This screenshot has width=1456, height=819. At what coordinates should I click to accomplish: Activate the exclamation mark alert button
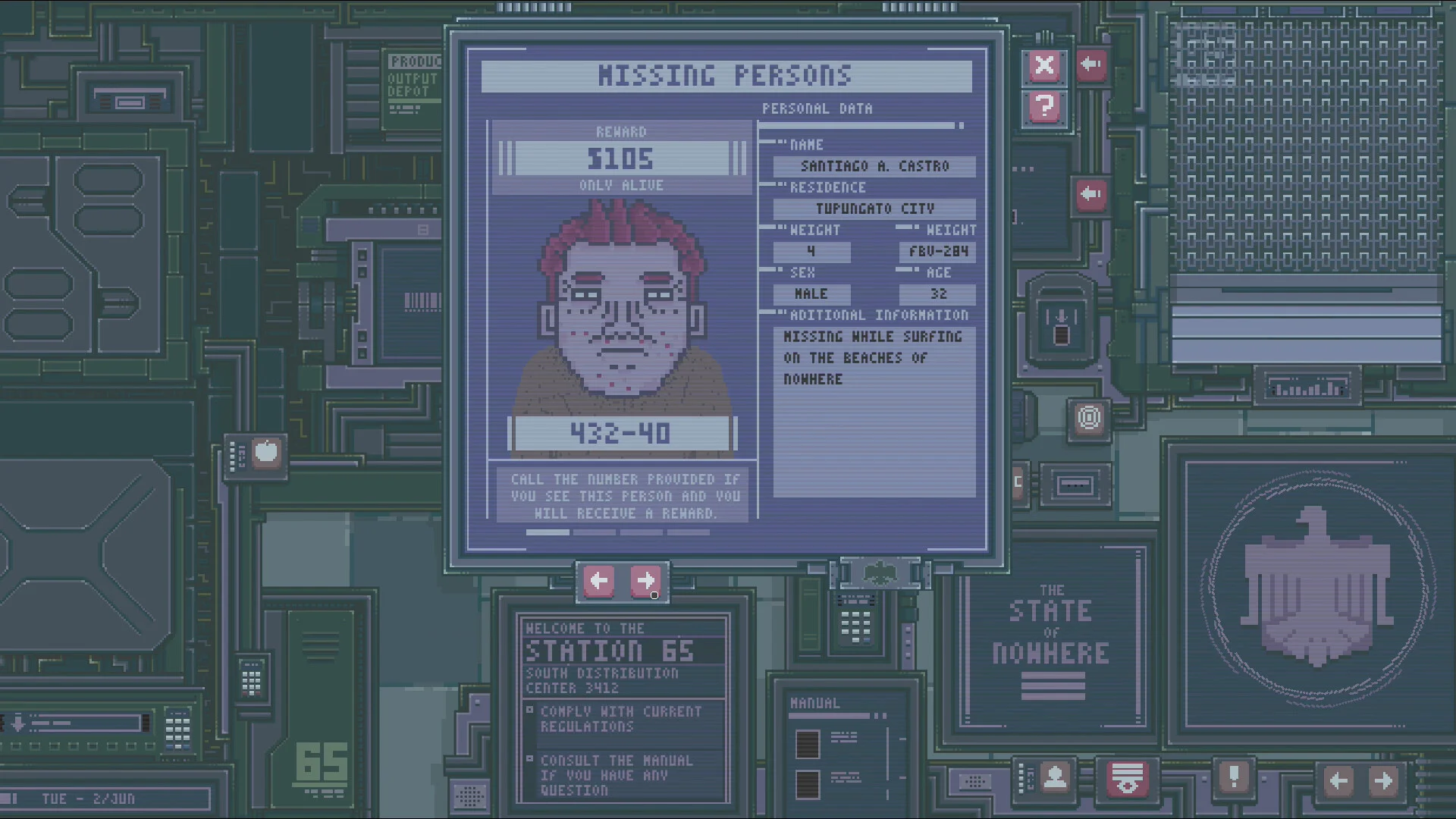1234,777
